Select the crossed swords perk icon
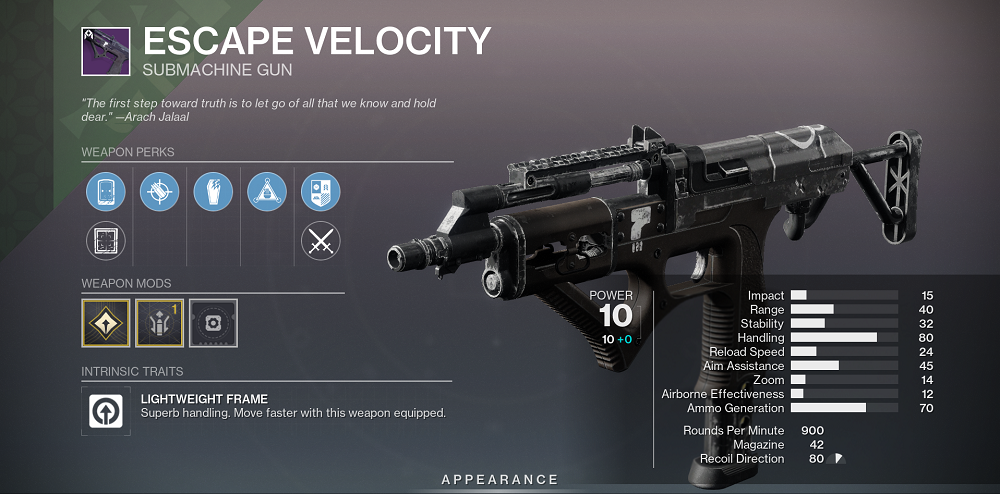Viewport: 1000px width, 494px height. pyautogui.click(x=321, y=241)
